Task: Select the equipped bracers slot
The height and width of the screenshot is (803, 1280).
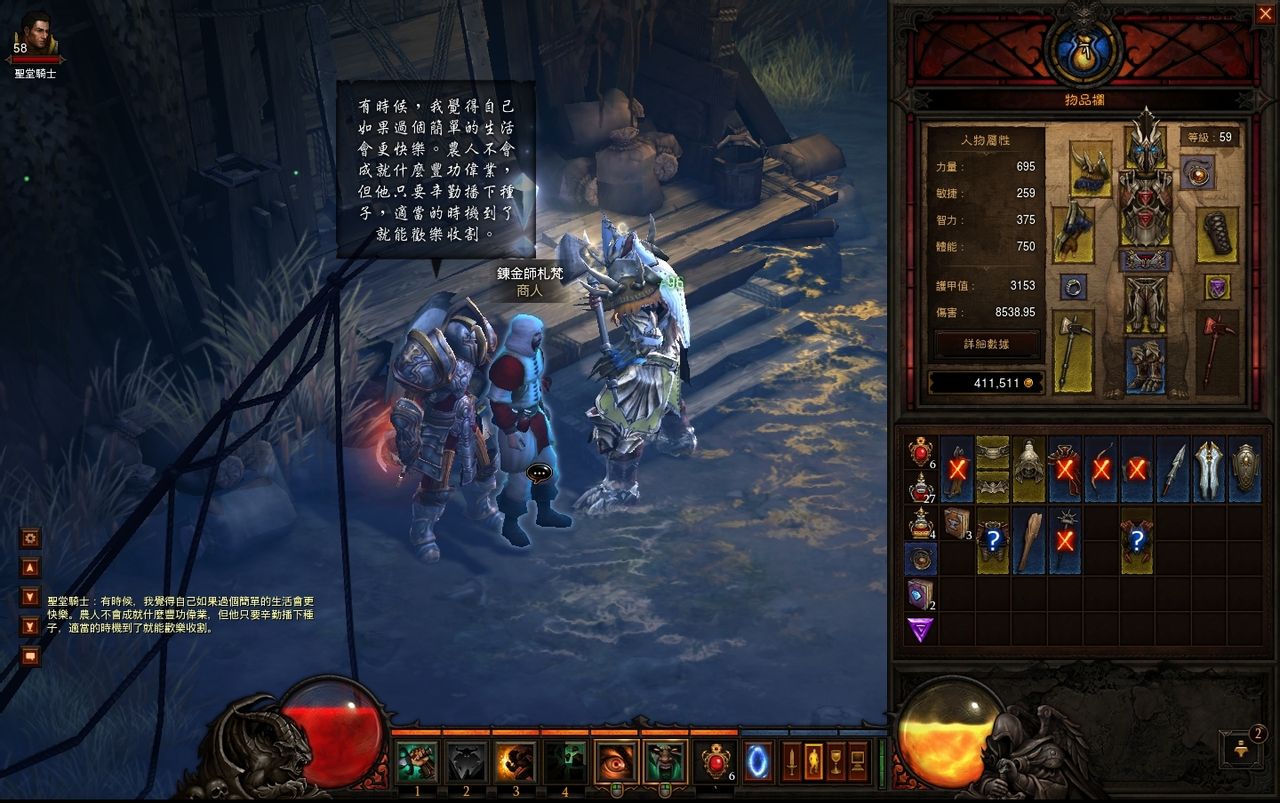Action: (1217, 235)
